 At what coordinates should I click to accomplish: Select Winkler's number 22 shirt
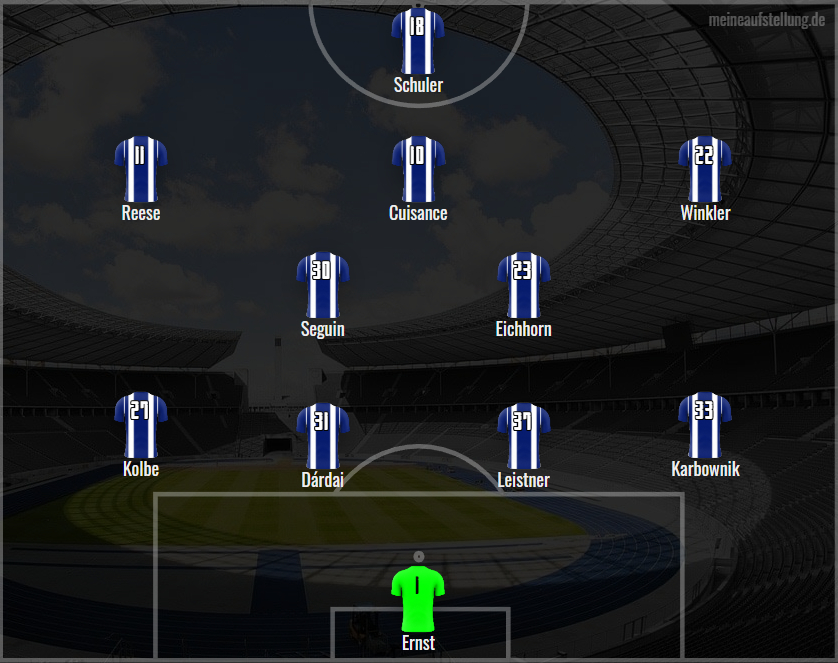click(x=705, y=168)
